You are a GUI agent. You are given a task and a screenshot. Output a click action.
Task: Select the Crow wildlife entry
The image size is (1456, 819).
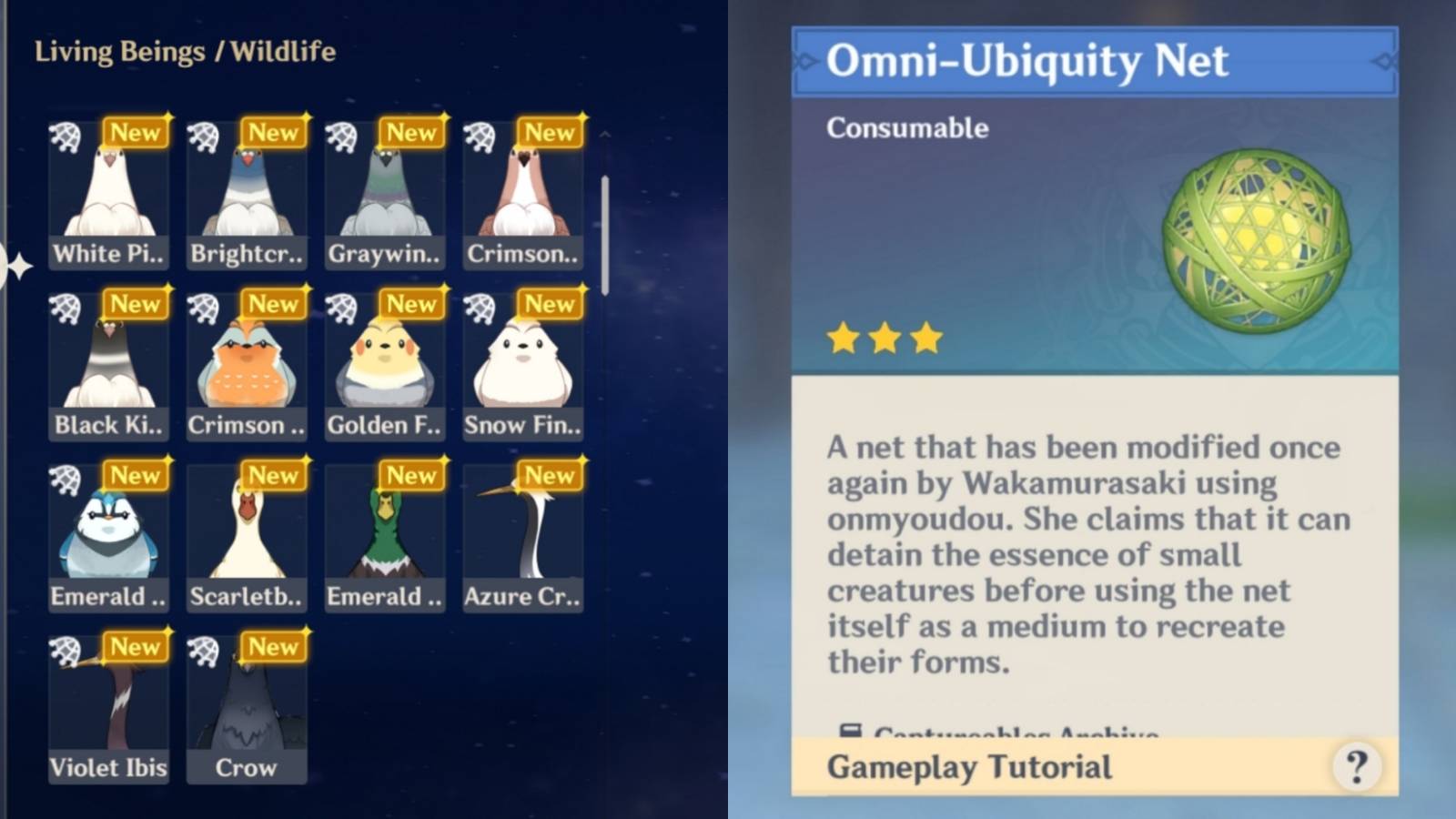point(247,710)
